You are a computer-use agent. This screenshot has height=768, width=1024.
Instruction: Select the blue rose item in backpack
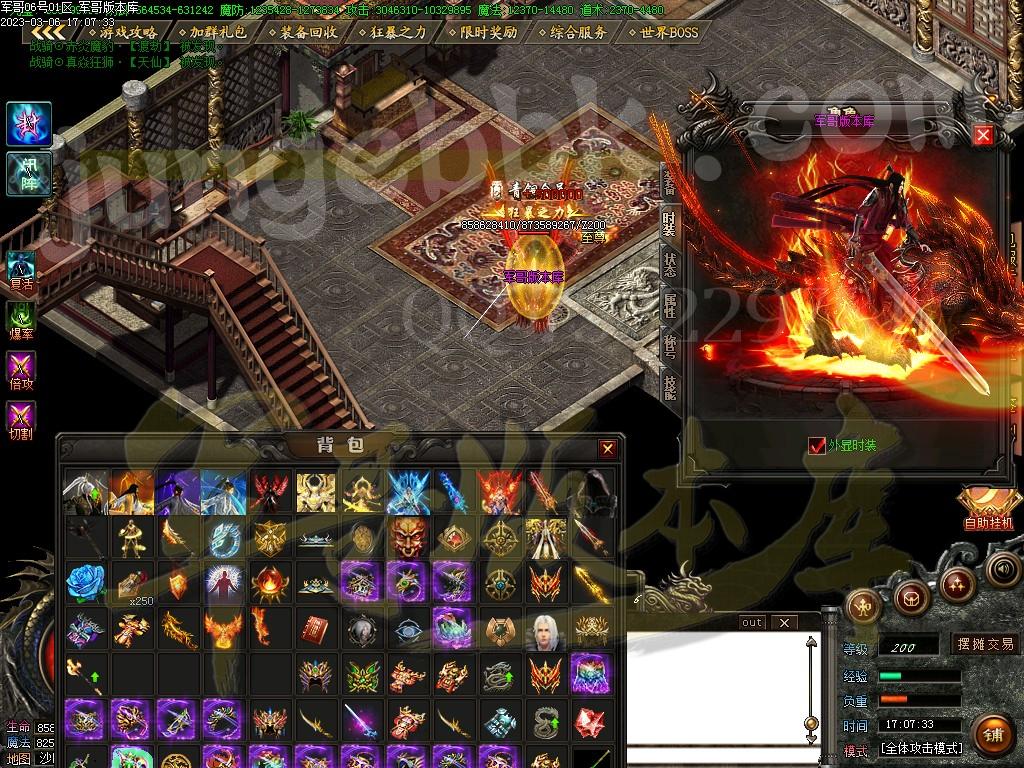coord(85,580)
